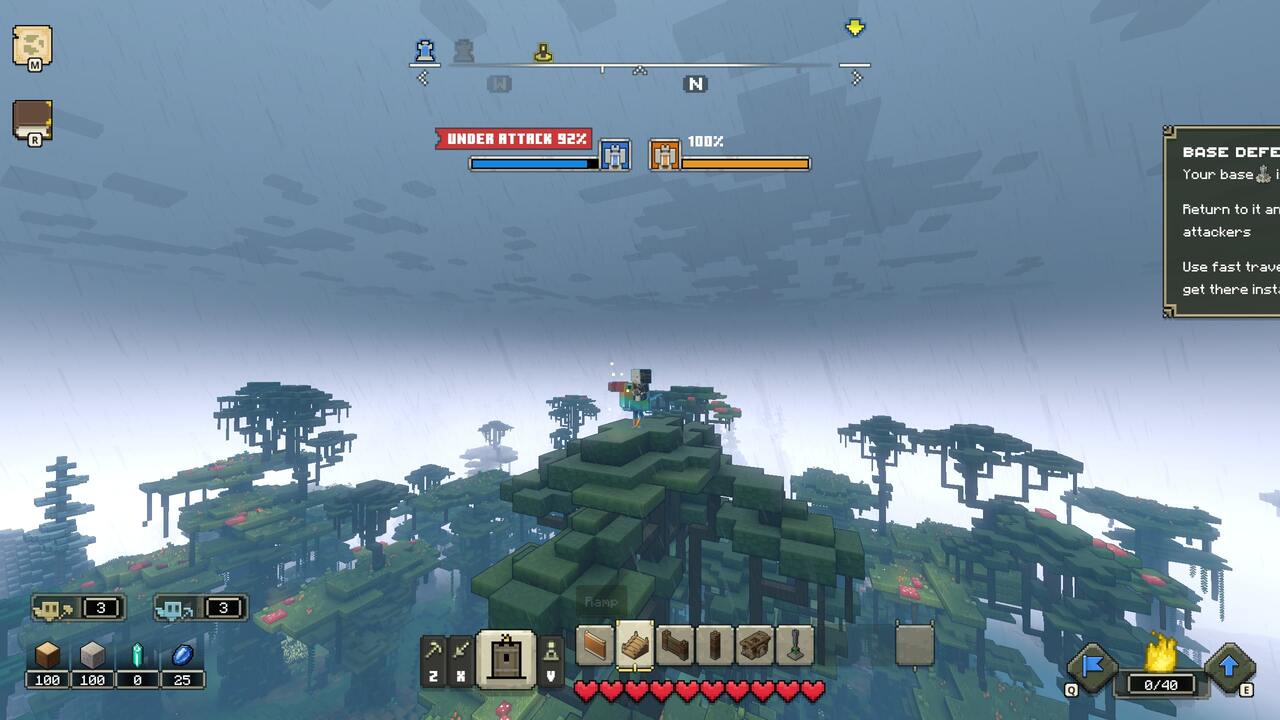Select the highlighted ramp structure slot
The width and height of the screenshot is (1280, 720).
[635, 645]
